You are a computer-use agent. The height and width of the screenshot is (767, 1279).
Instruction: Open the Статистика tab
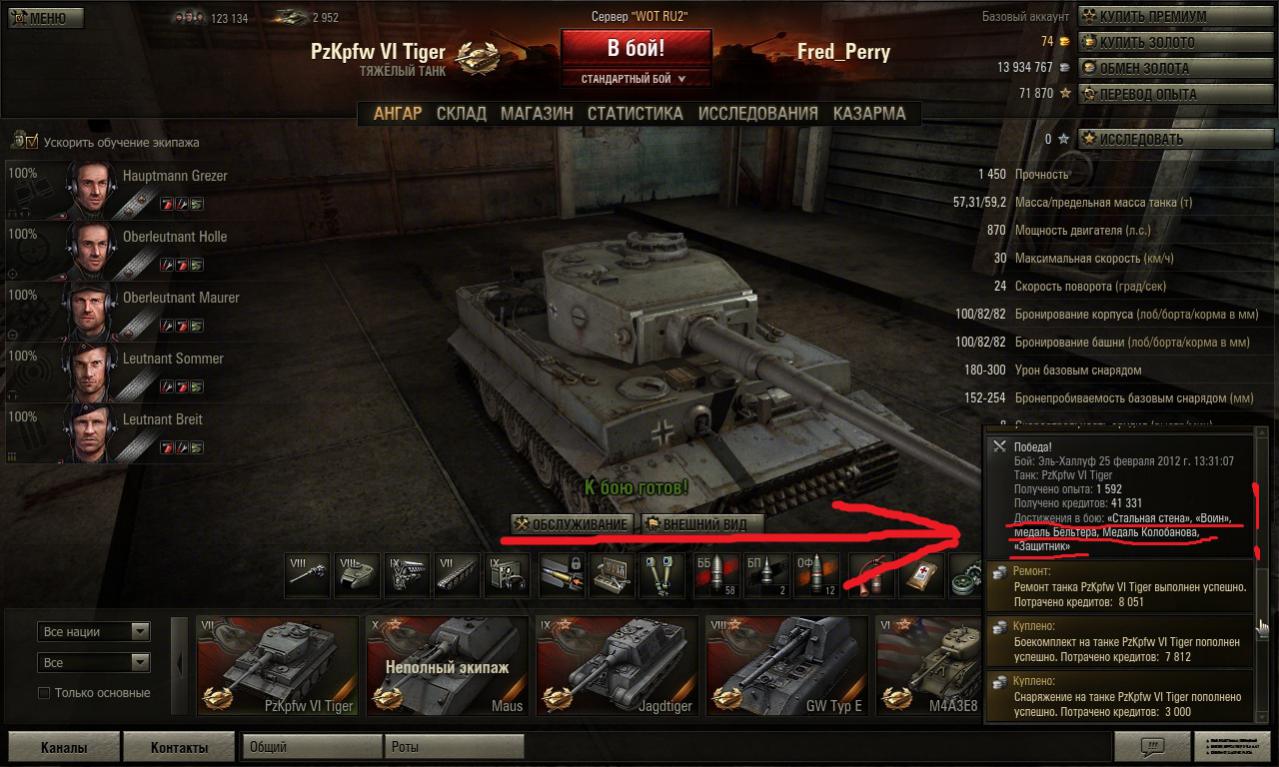coord(635,113)
